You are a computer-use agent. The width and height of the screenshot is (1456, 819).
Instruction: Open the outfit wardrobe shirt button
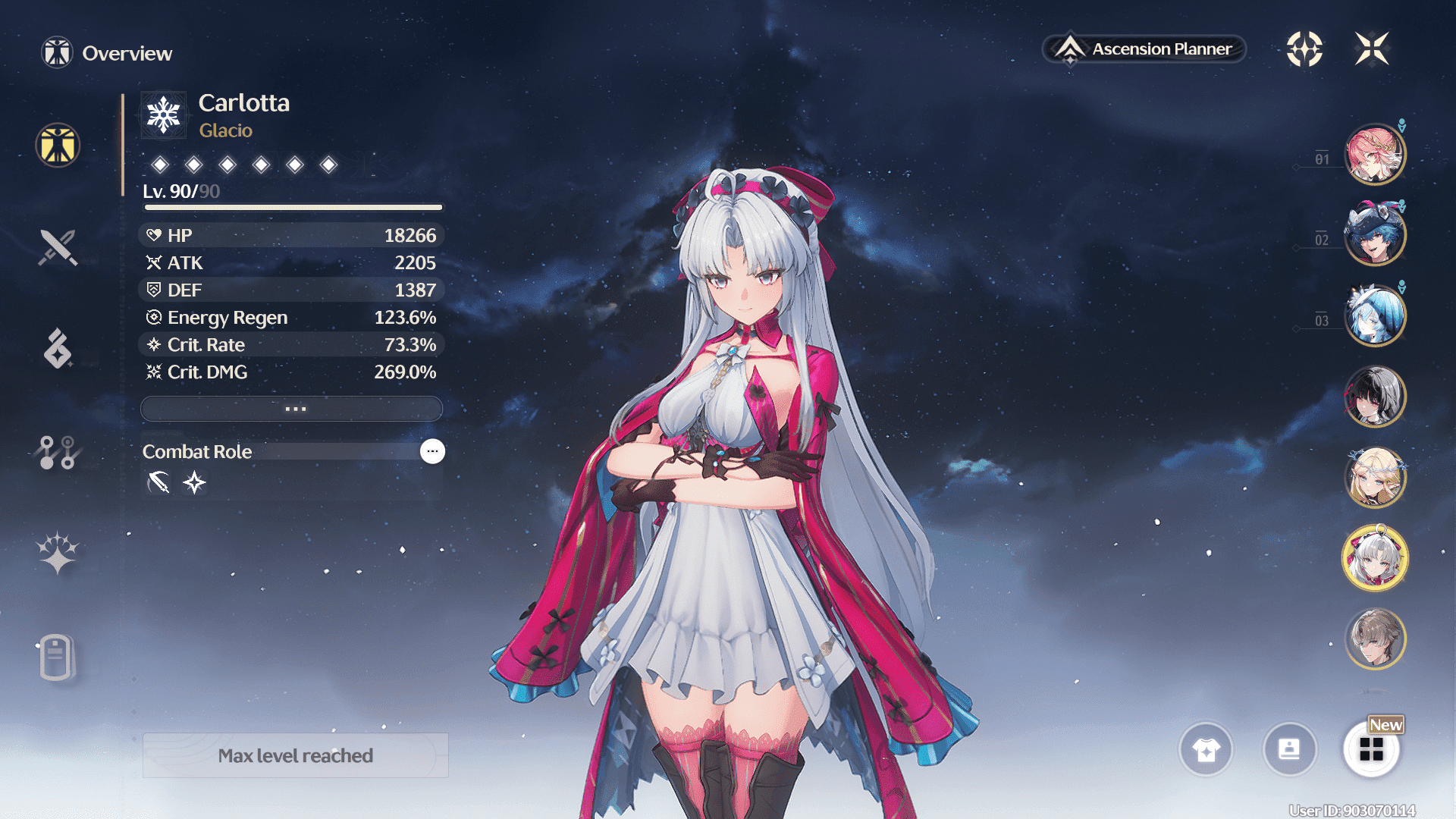click(x=1206, y=749)
